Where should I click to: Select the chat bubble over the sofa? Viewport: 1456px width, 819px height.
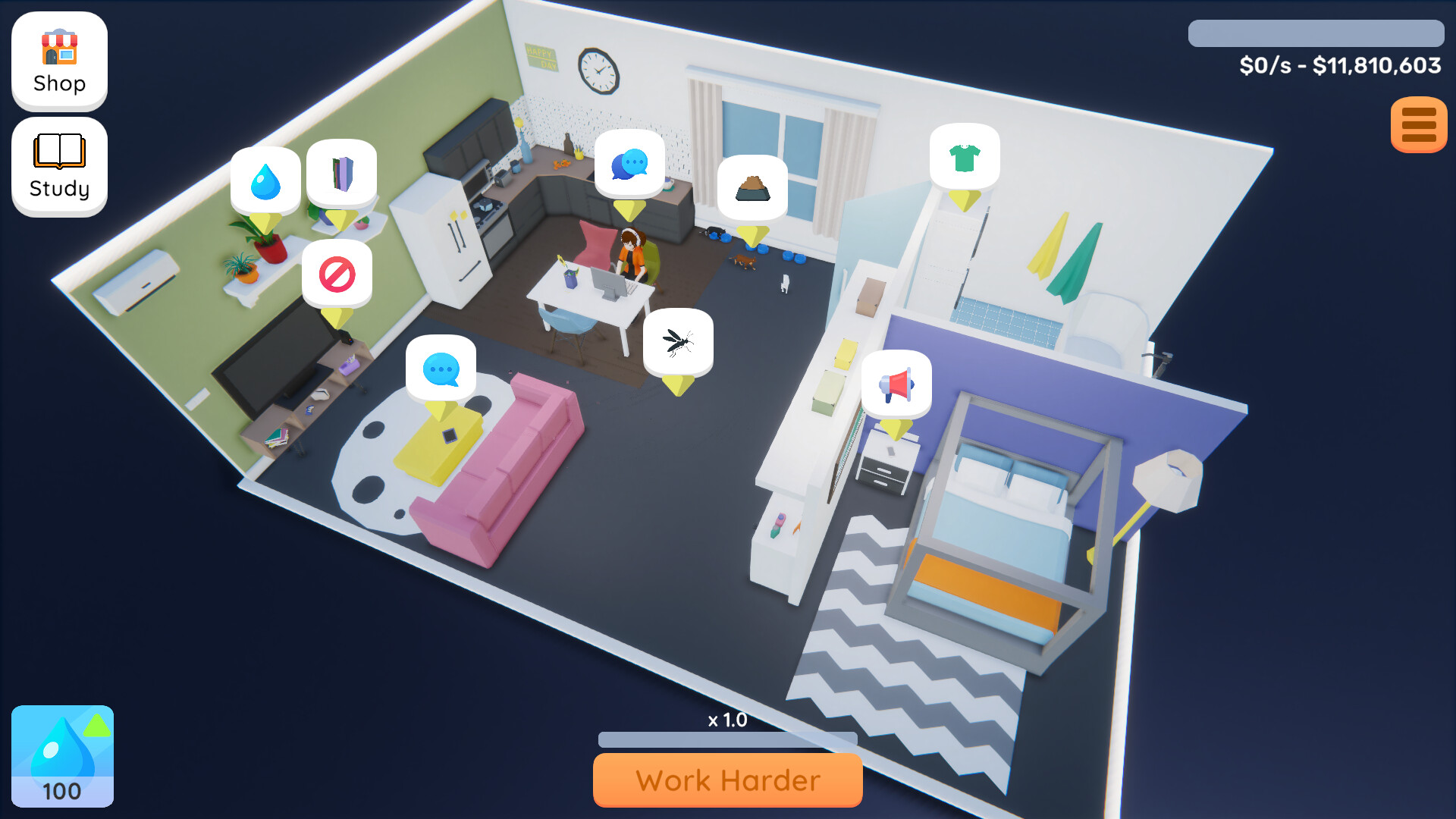441,369
